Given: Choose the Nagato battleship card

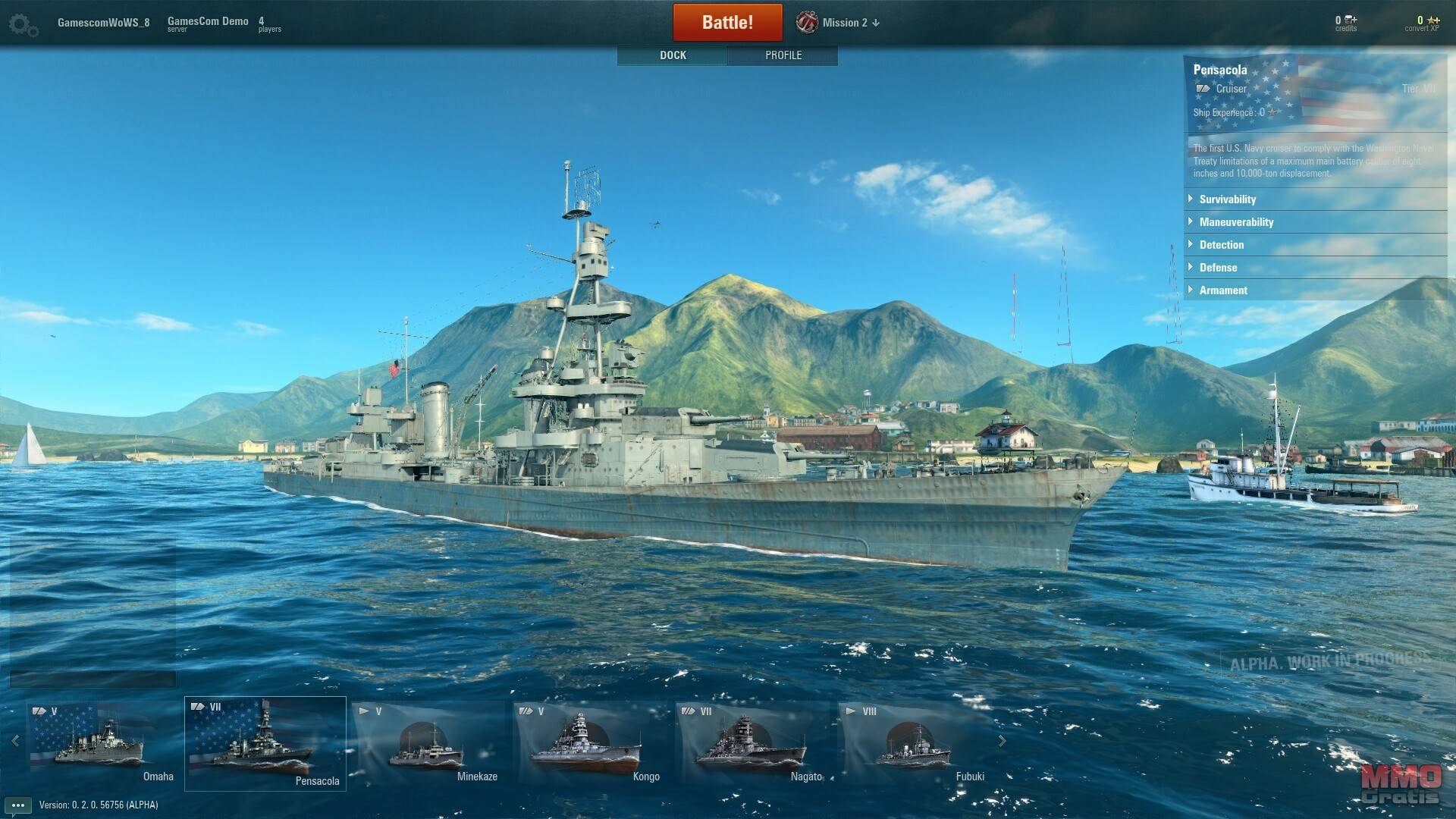Looking at the screenshot, I should click(x=752, y=743).
